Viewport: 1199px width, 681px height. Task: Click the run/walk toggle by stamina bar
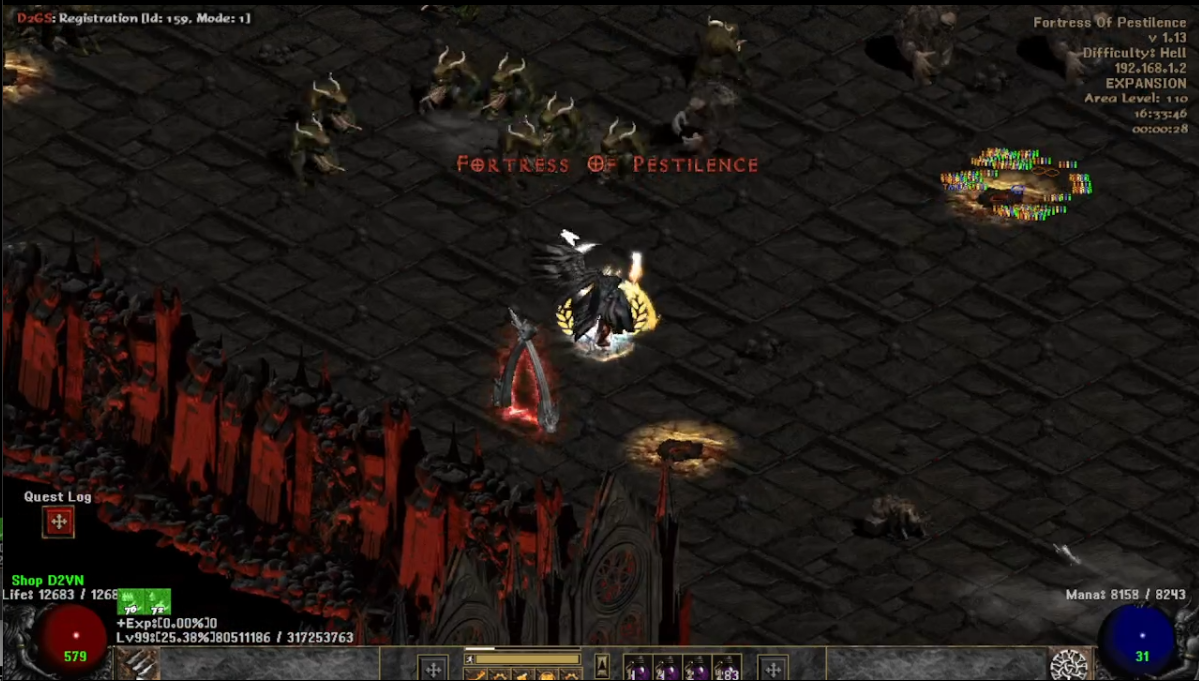470,660
